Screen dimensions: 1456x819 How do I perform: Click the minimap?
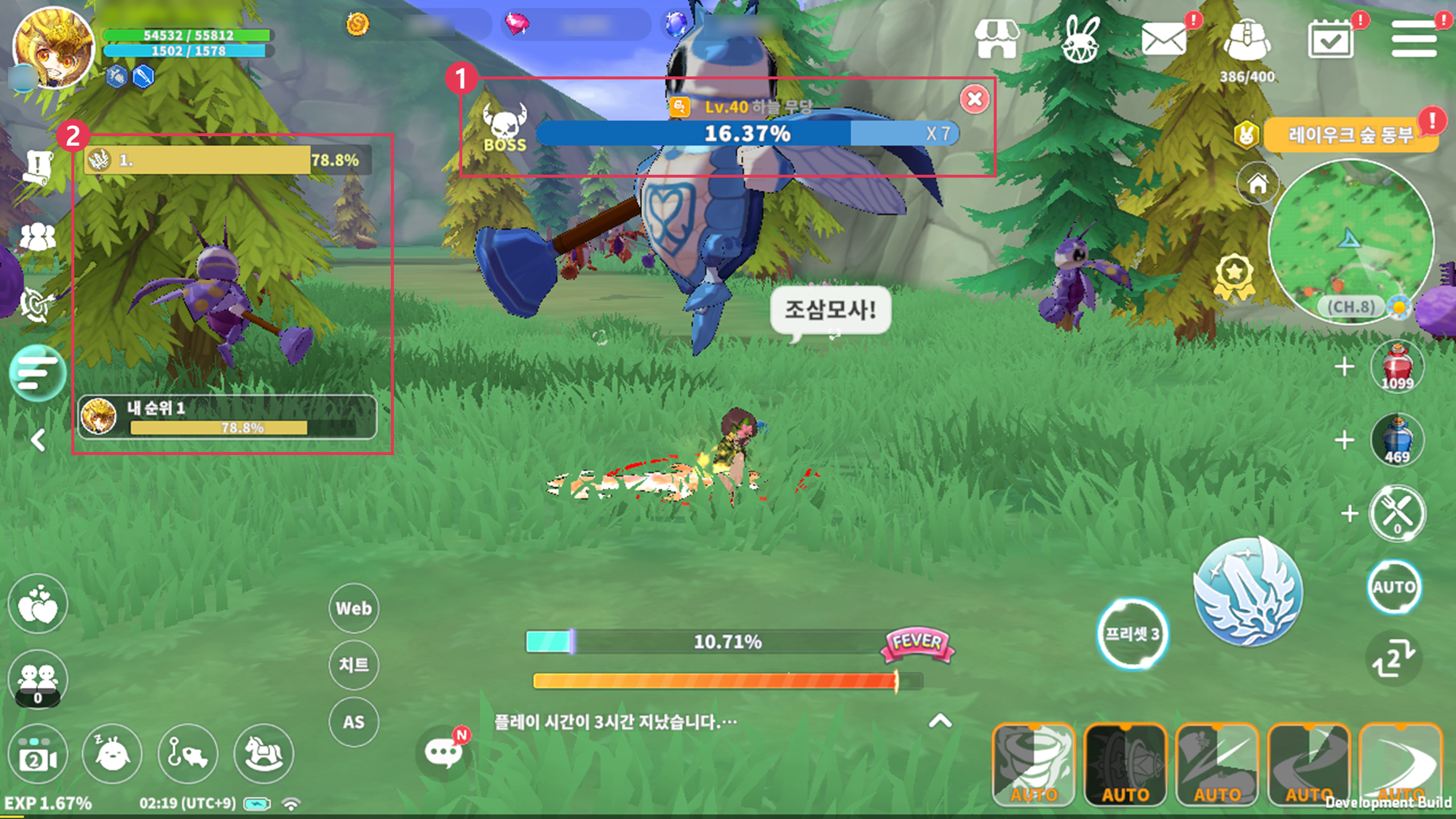coord(1350,242)
